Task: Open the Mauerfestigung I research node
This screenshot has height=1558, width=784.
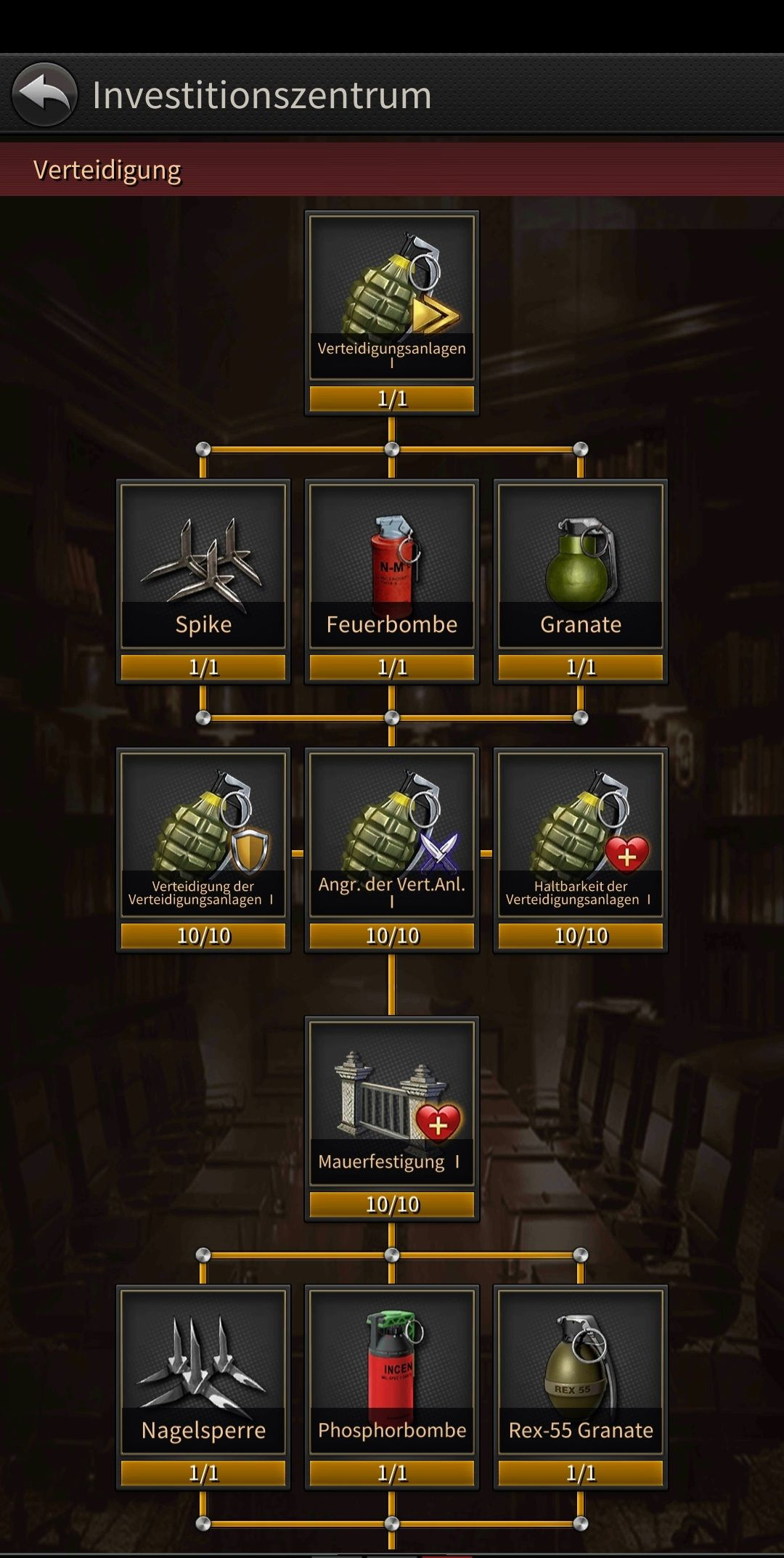Action: coord(392,1104)
